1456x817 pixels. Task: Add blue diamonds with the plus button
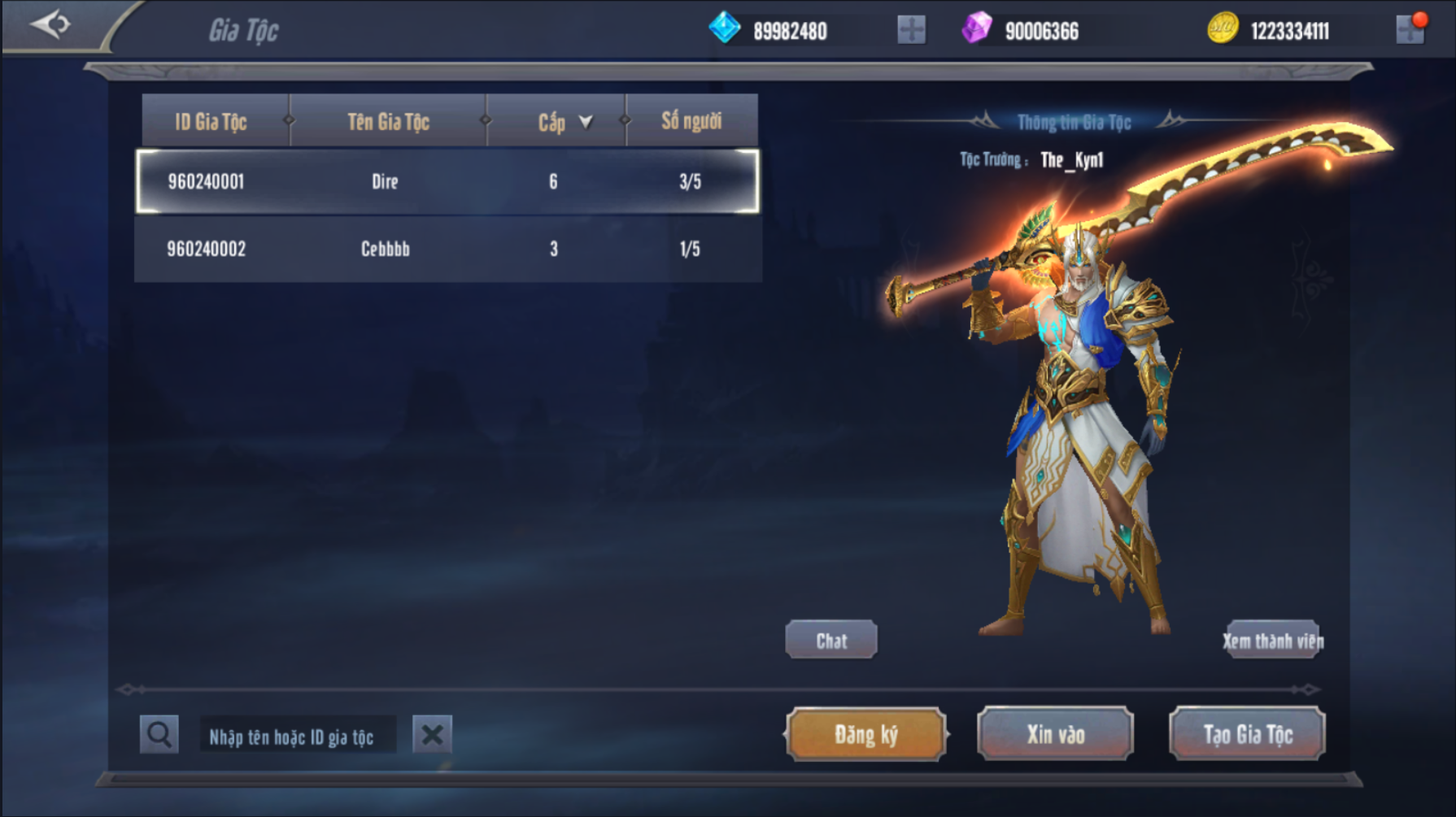(x=911, y=31)
